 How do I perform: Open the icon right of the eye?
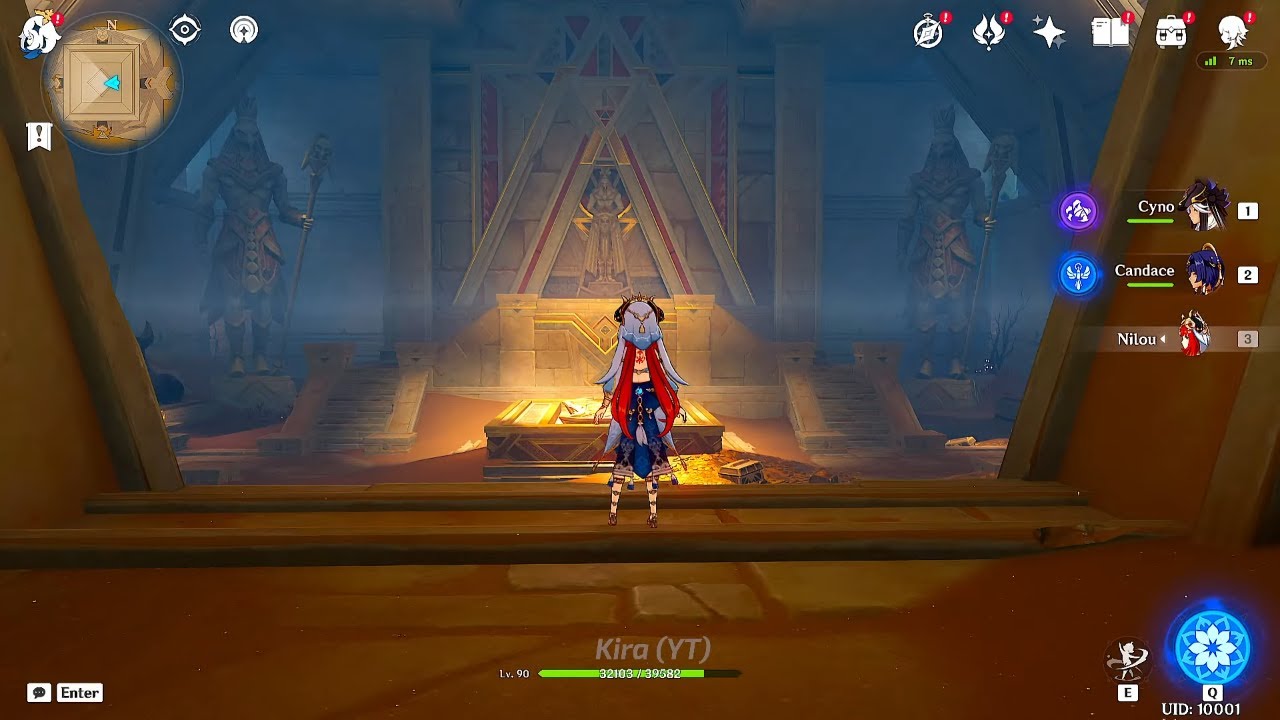tap(243, 30)
